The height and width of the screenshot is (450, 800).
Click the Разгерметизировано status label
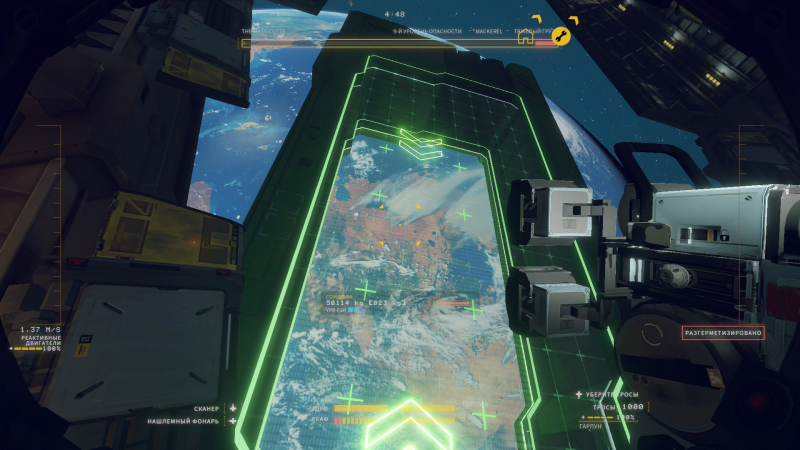724,332
